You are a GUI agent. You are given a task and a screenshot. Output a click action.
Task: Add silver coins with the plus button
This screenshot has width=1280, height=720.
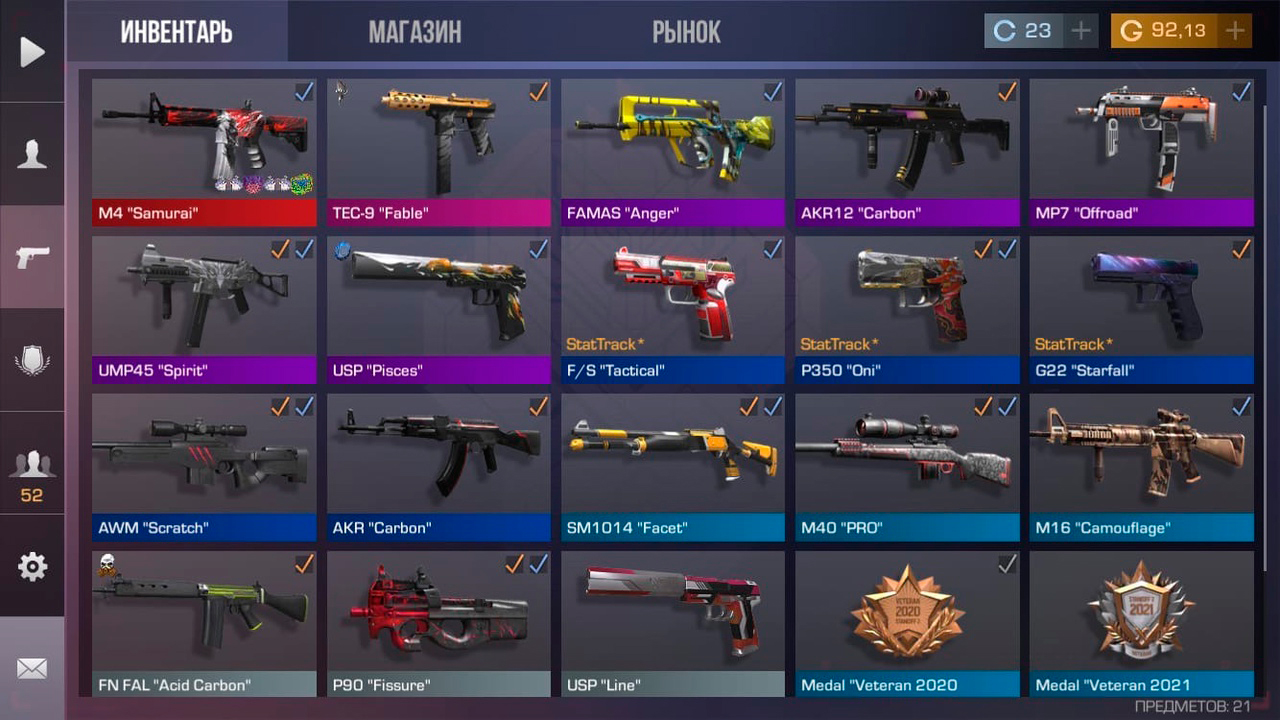point(1081,31)
